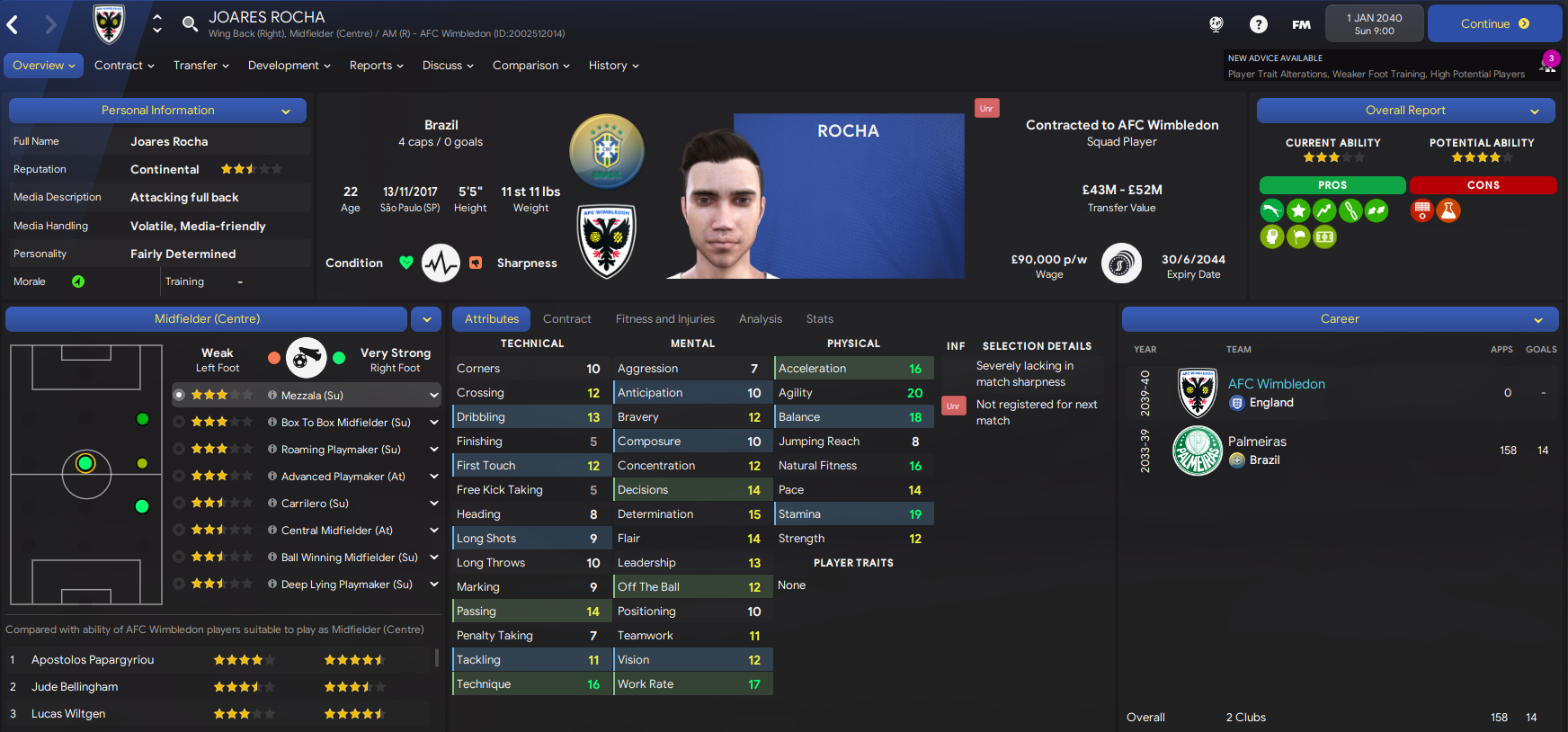Image resolution: width=1568 pixels, height=732 pixels.
Task: Switch to the Stats tab
Action: 819,319
